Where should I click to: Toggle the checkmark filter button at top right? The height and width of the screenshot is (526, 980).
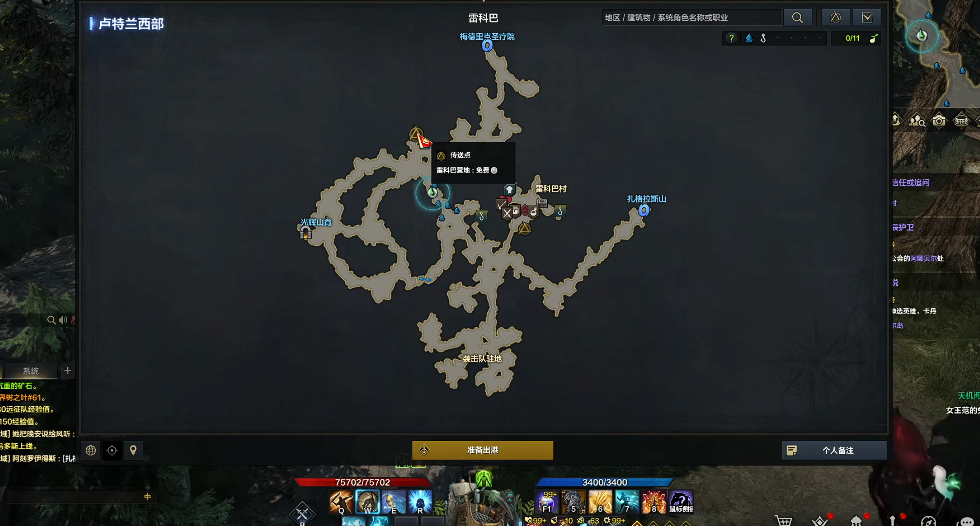pyautogui.click(x=866, y=17)
